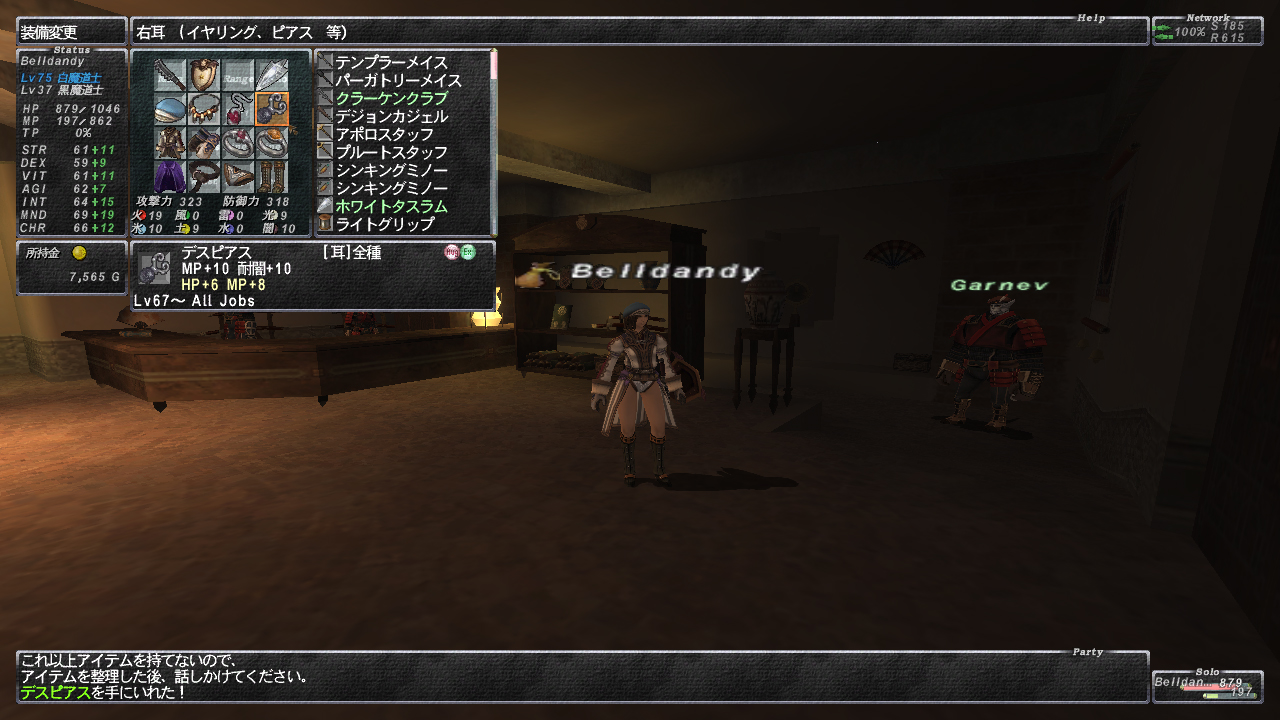Select the highlighted right ear earring slot
This screenshot has height=720, width=1280.
272,109
